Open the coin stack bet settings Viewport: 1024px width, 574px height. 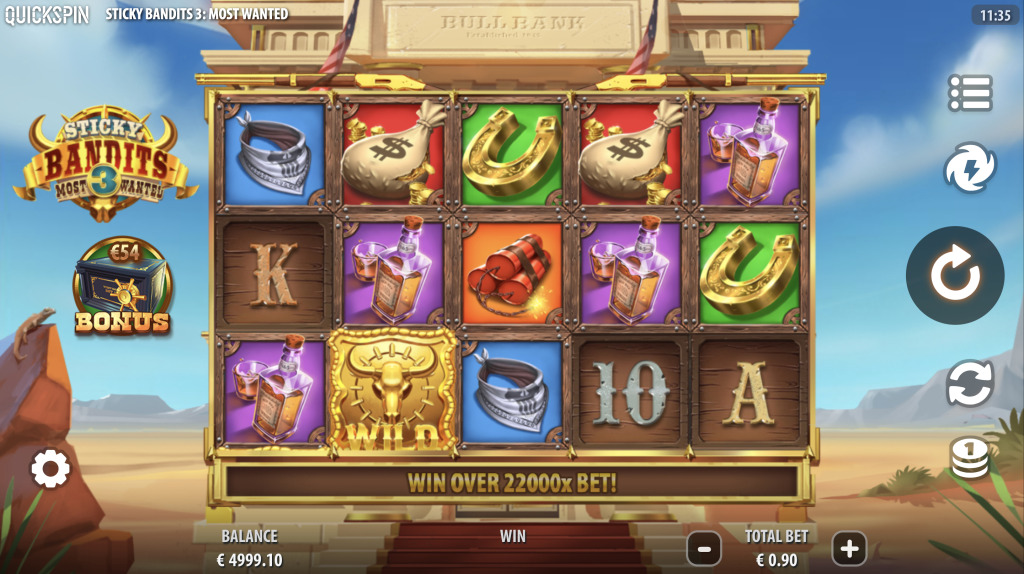[970, 458]
